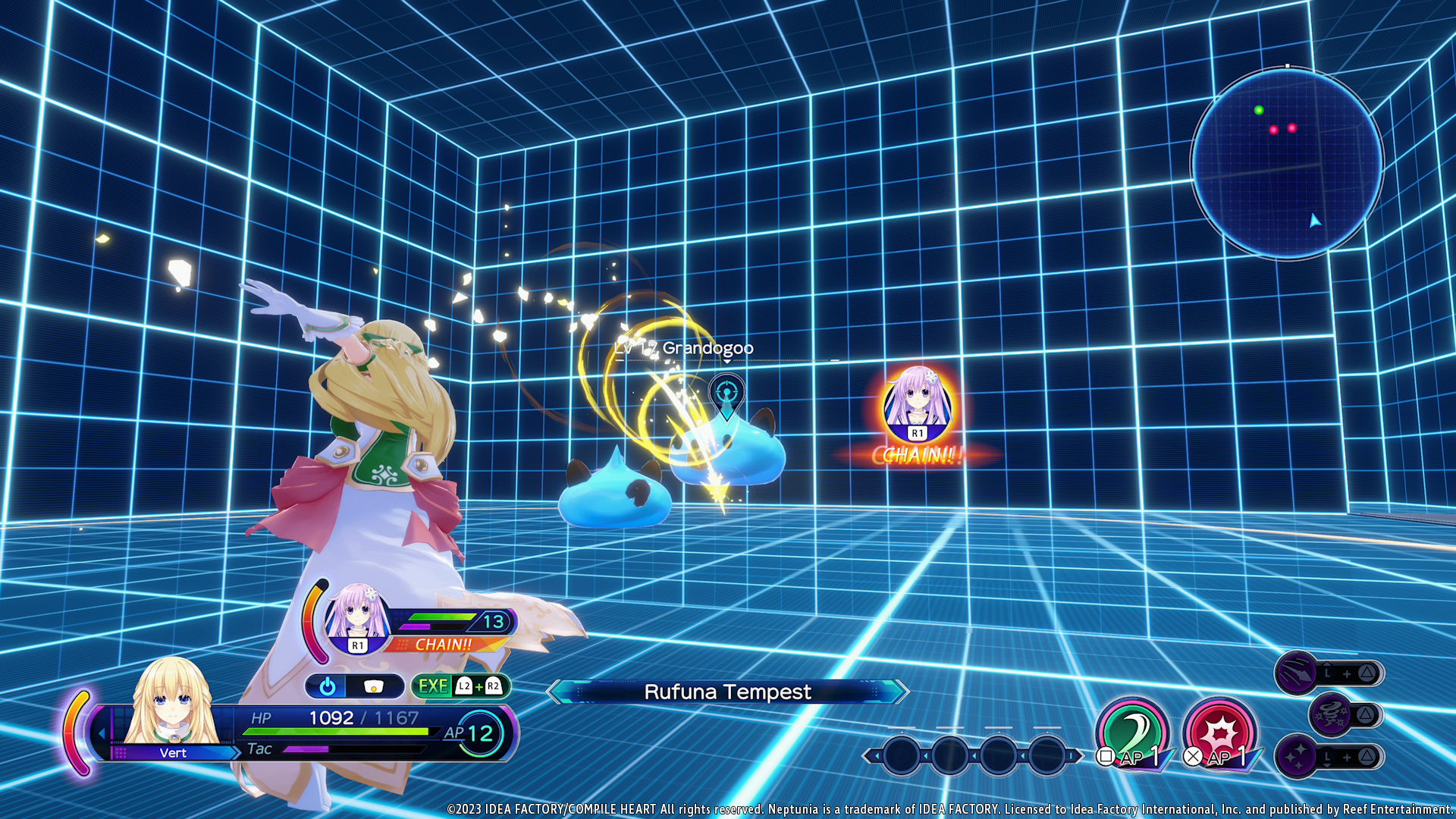Select the Grandogoo target lock marker
Screen dimensions: 1456x819
coord(726,394)
